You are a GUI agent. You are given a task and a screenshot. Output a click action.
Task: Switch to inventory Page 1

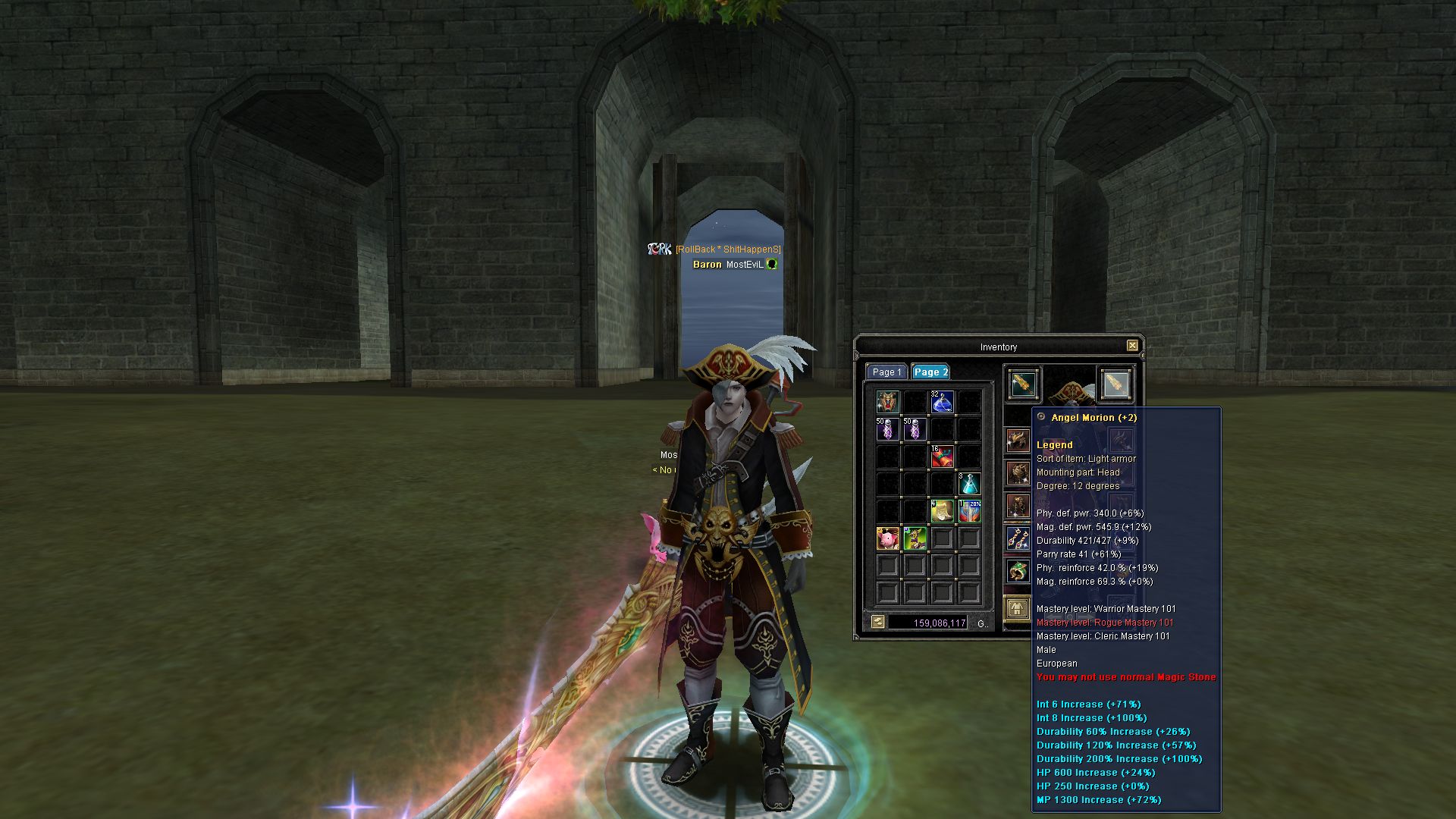(x=886, y=372)
